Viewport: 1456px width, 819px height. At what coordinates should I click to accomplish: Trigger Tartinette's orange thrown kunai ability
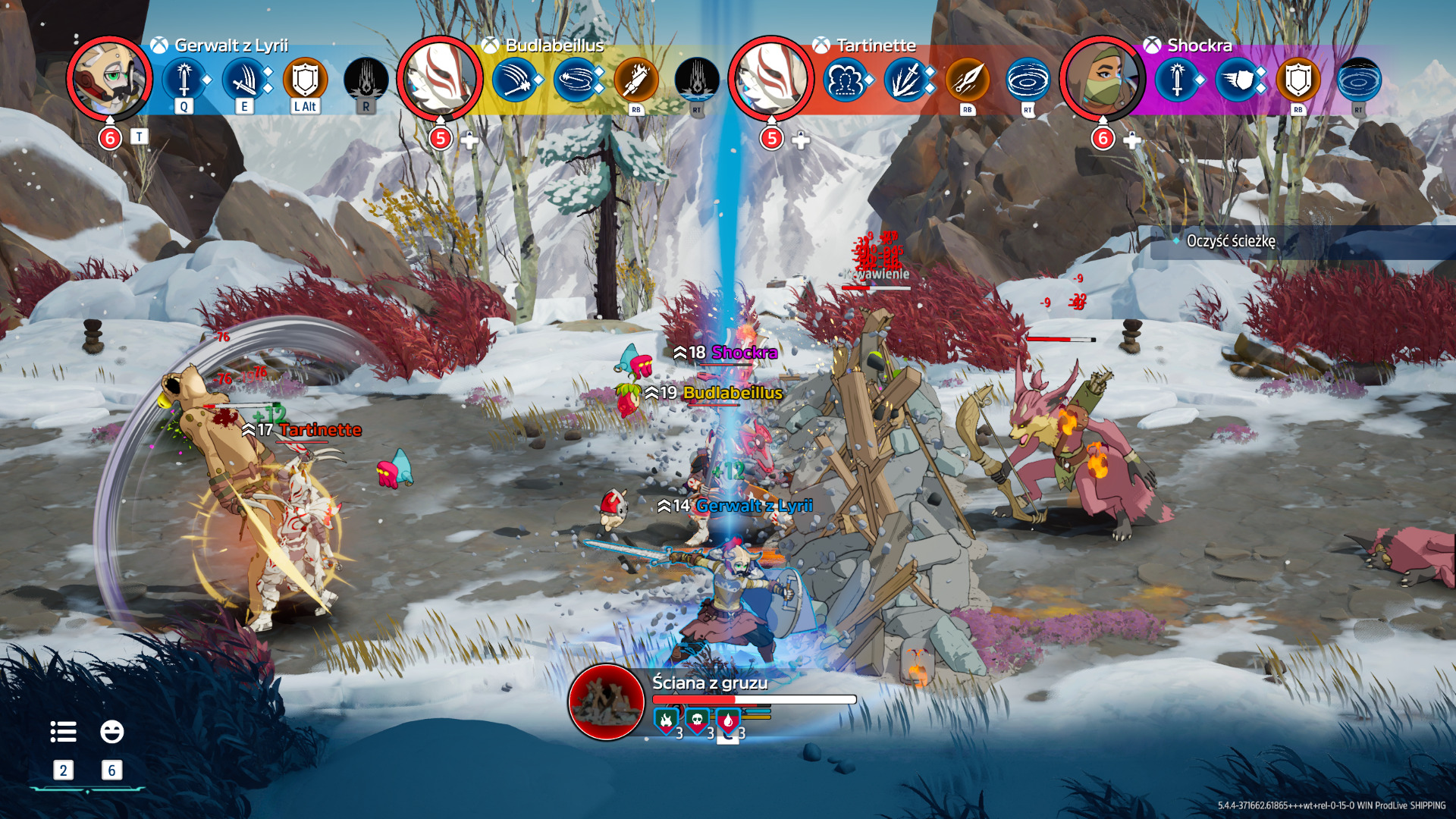click(x=967, y=79)
